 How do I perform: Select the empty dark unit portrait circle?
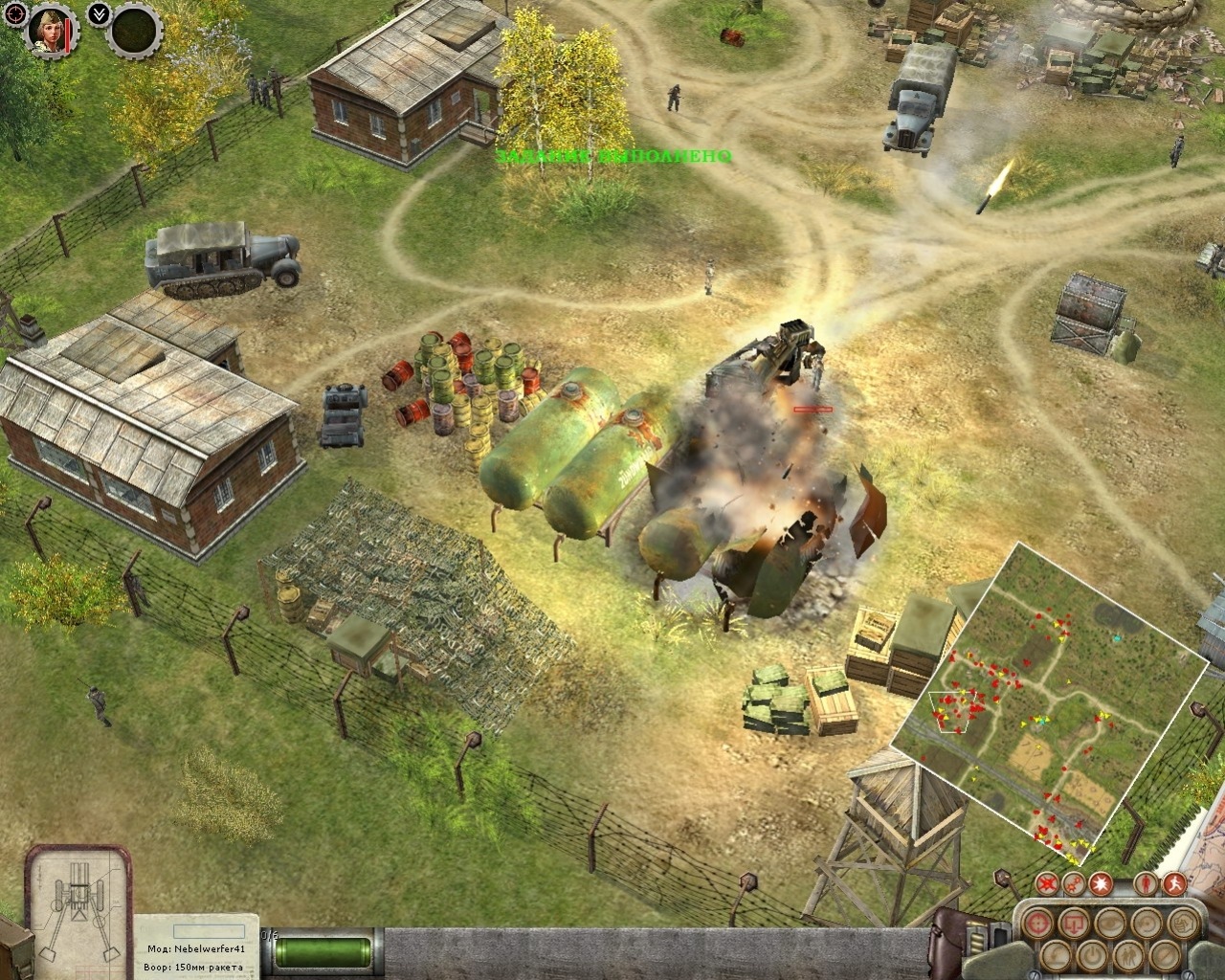pos(134,32)
